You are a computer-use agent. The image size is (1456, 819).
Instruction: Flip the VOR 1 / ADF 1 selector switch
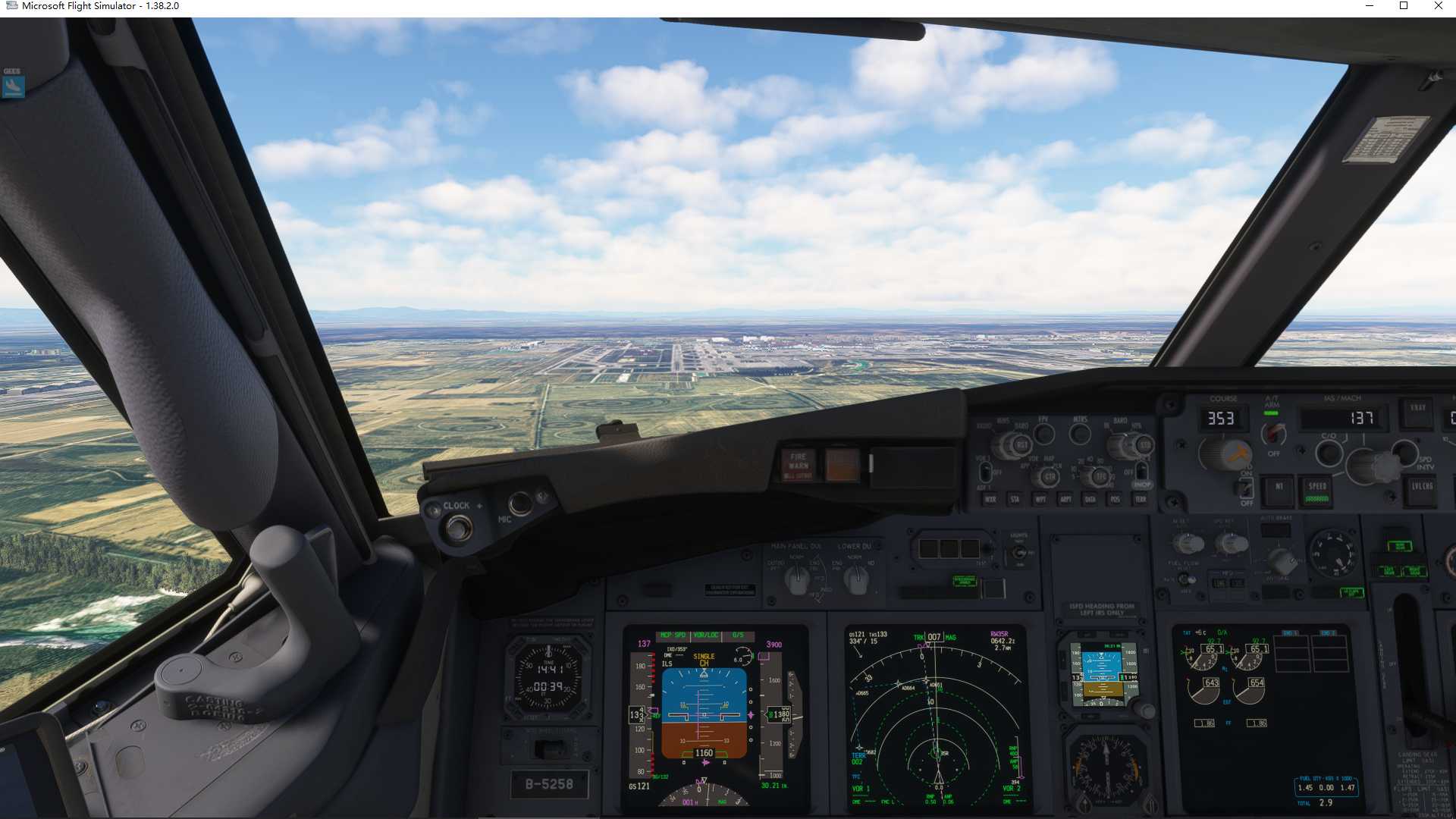coord(985,471)
